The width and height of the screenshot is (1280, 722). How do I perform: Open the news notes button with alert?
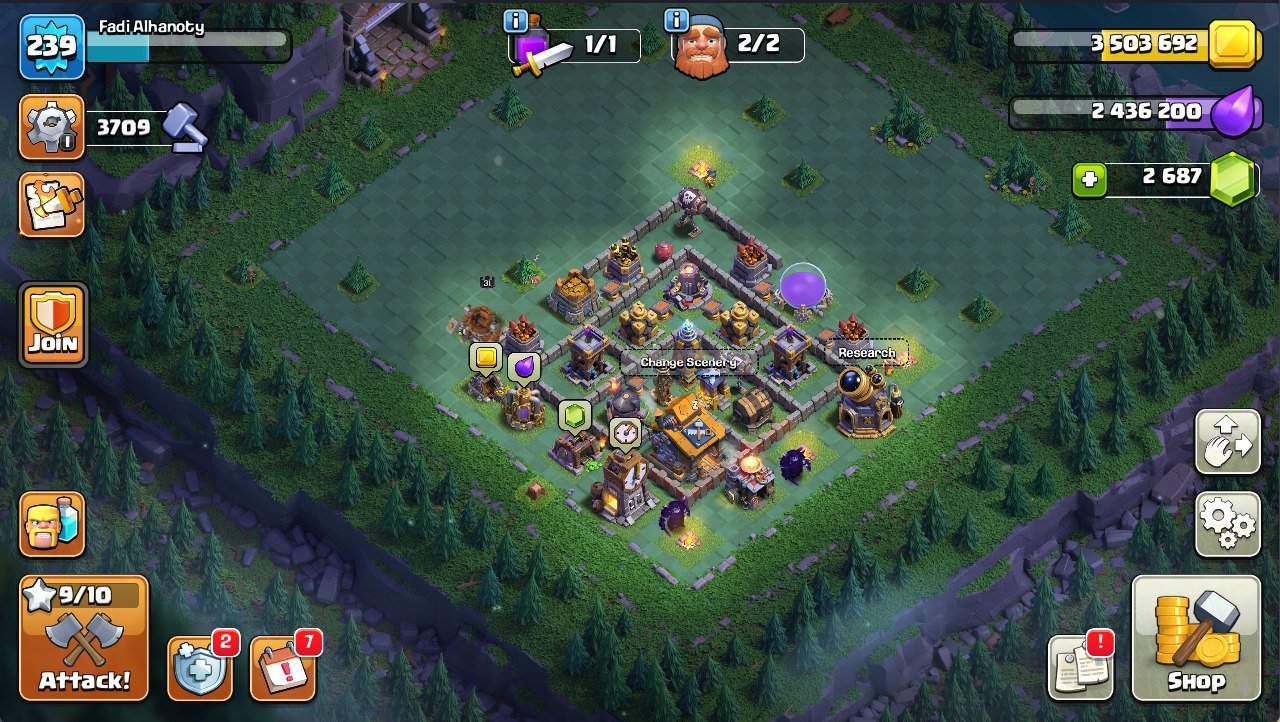pos(1080,667)
